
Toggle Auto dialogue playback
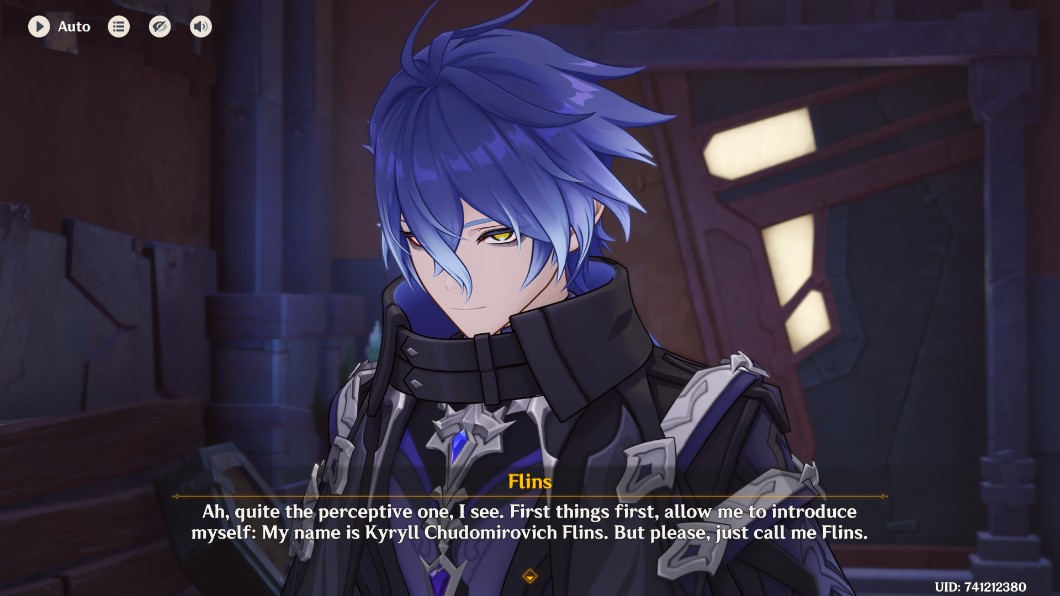39,26
